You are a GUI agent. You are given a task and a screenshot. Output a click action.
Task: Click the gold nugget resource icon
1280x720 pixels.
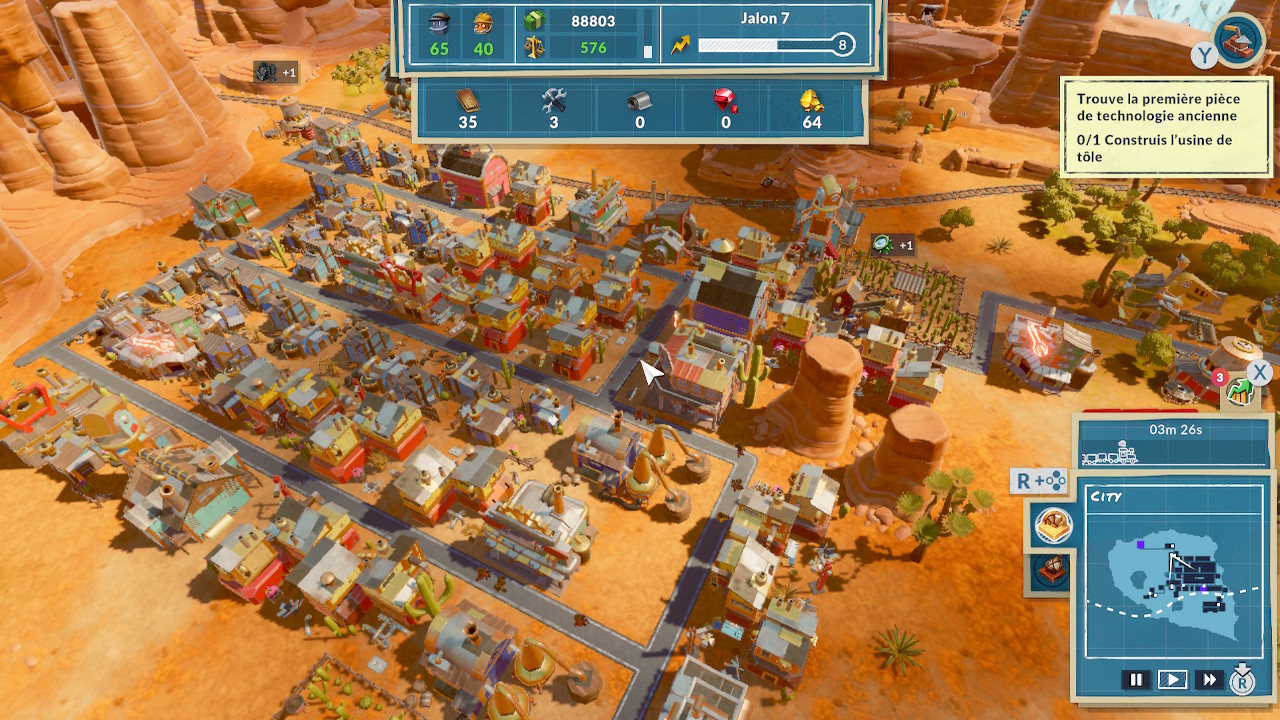(811, 100)
